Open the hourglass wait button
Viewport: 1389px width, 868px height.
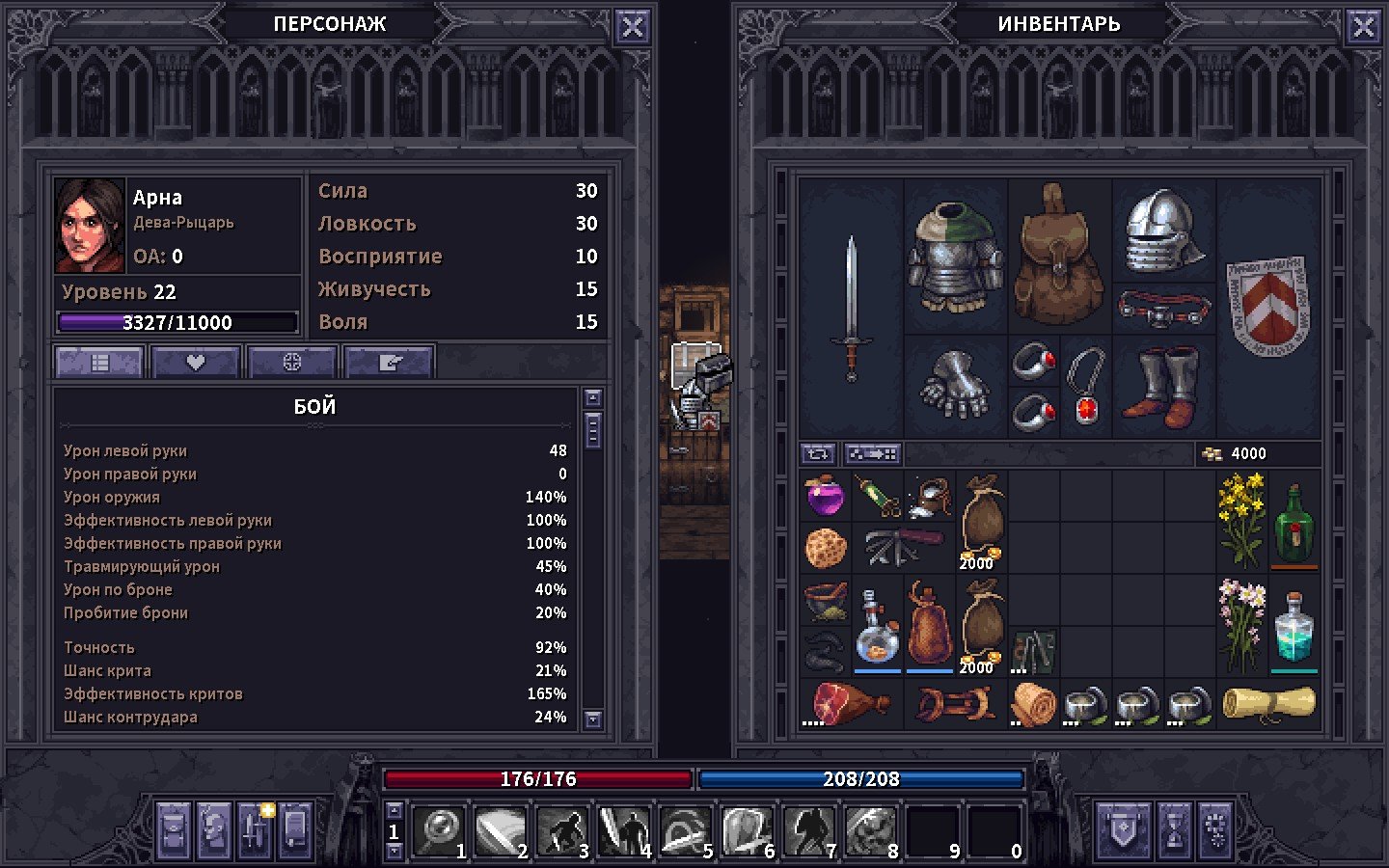[x=1174, y=830]
